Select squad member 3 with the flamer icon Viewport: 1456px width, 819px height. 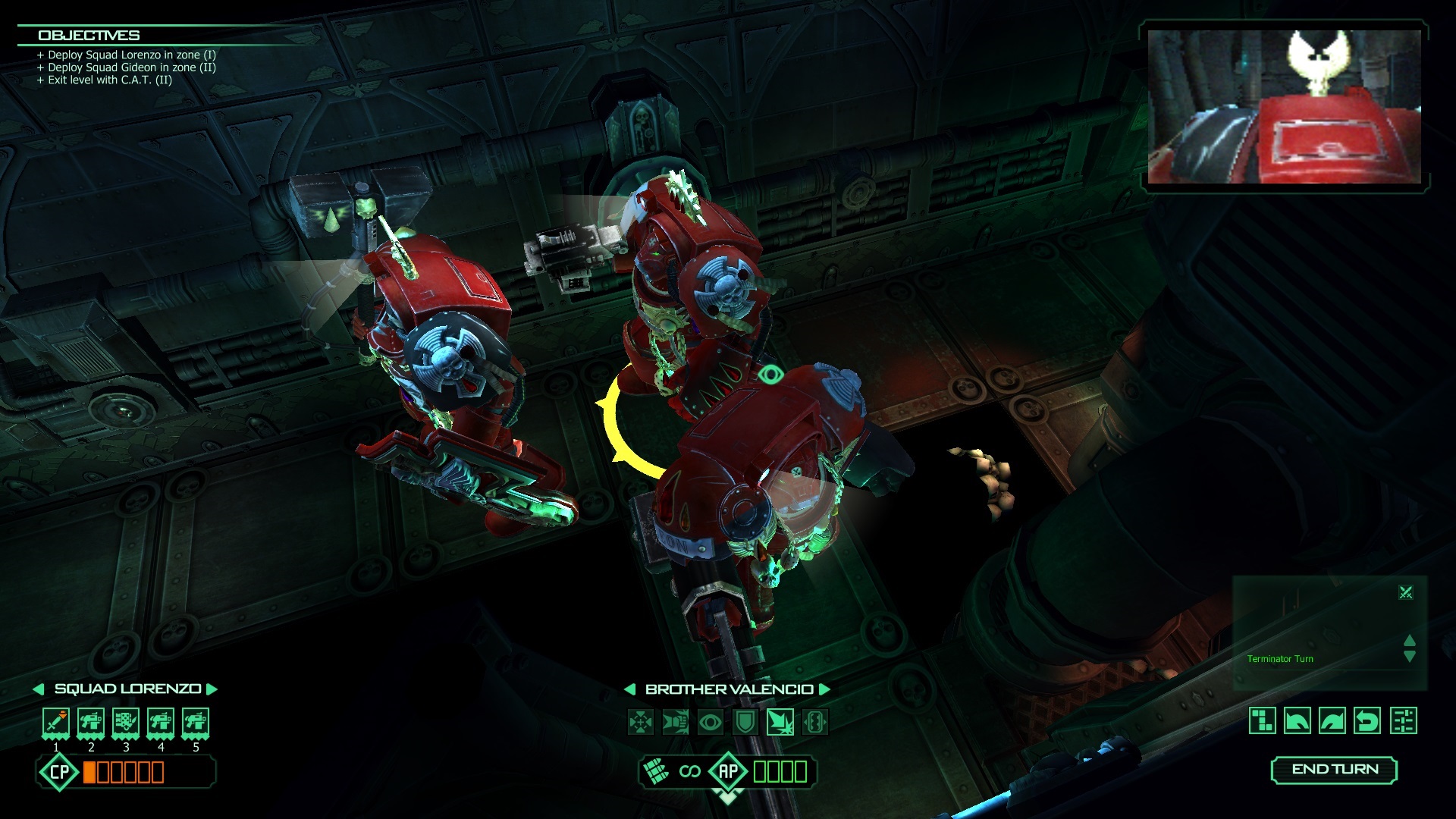126,723
